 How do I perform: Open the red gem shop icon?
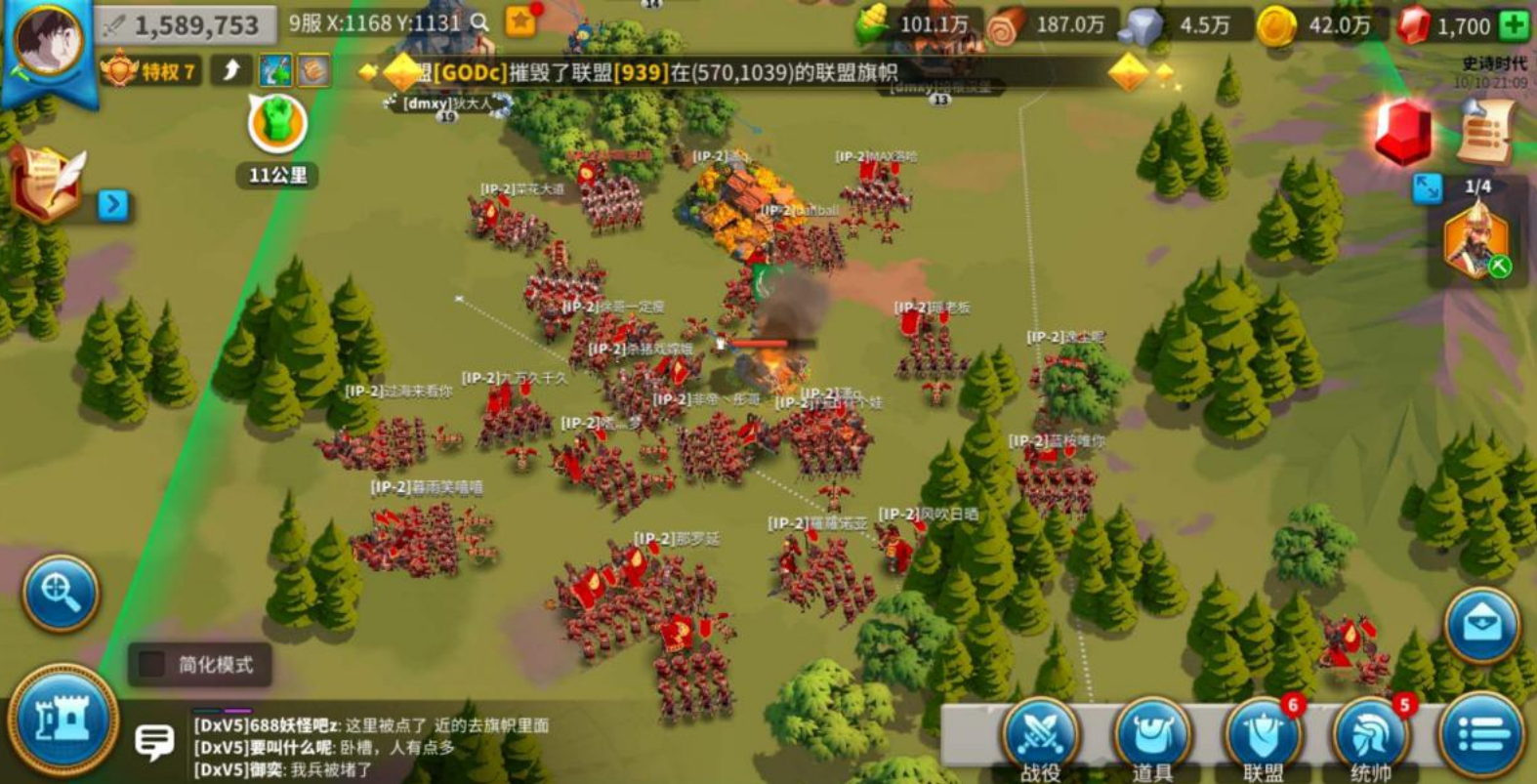[x=1403, y=132]
